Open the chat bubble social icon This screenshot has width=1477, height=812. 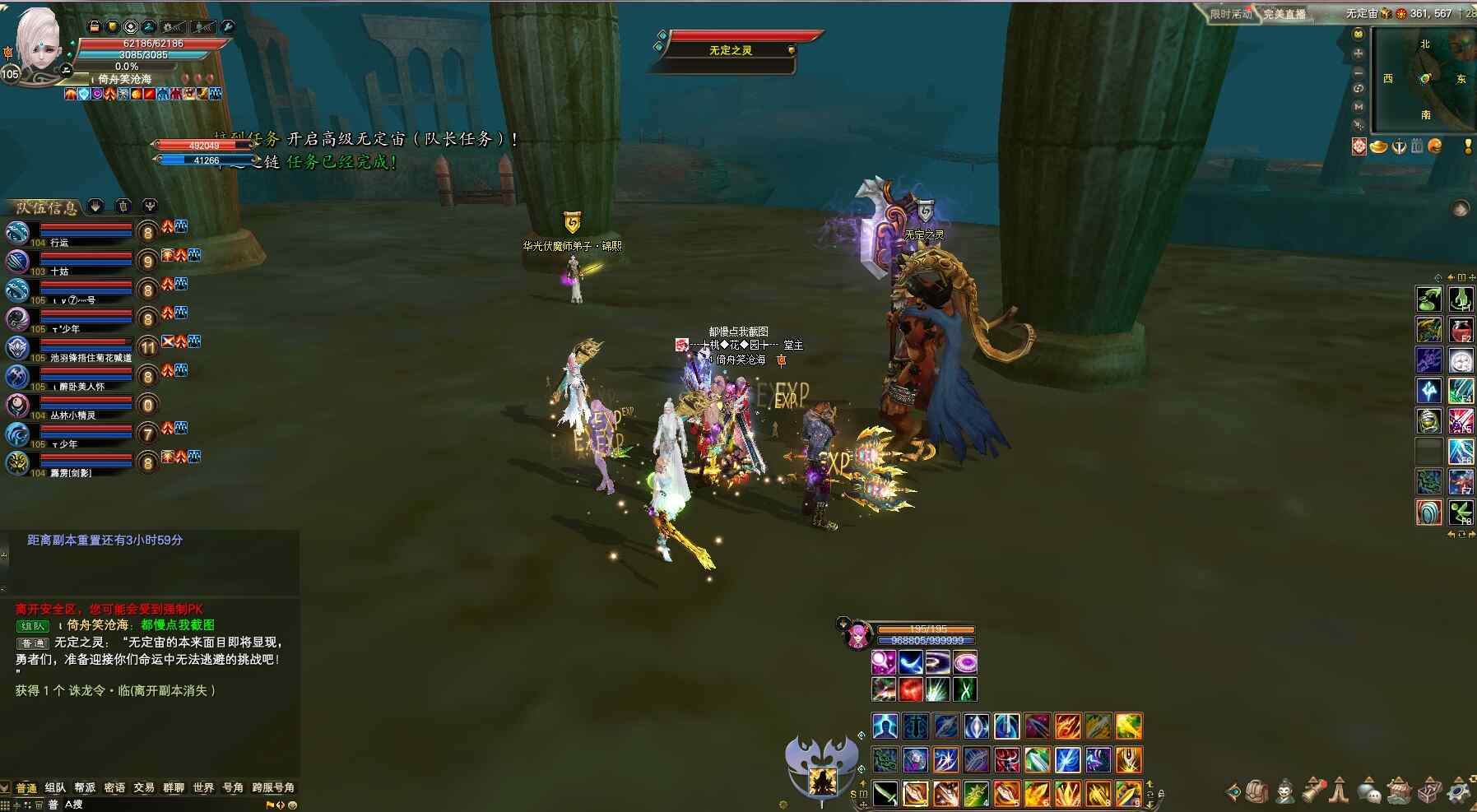pos(1368,791)
